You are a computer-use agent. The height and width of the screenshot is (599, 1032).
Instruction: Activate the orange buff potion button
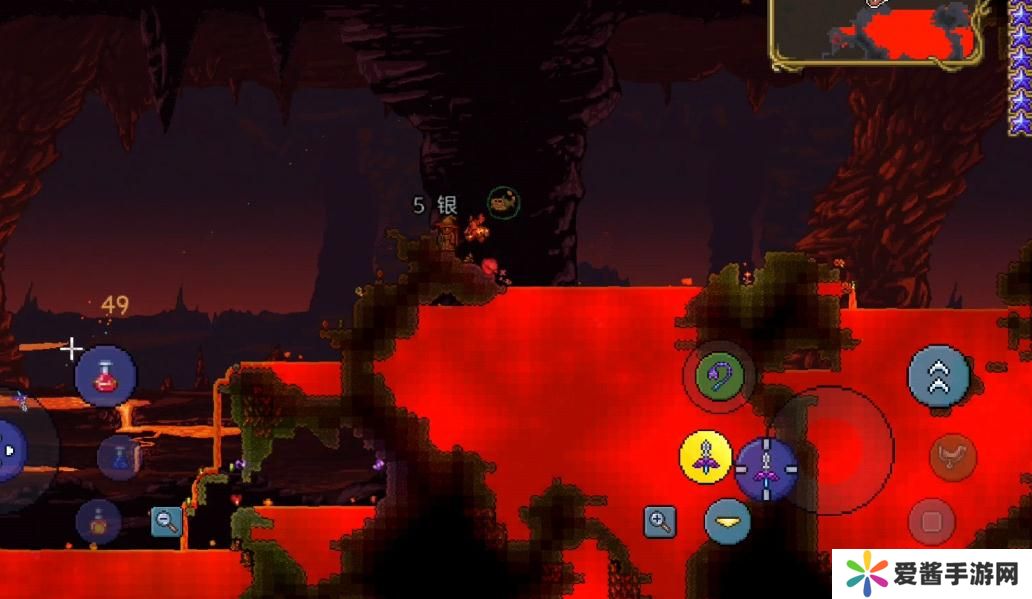click(98, 521)
